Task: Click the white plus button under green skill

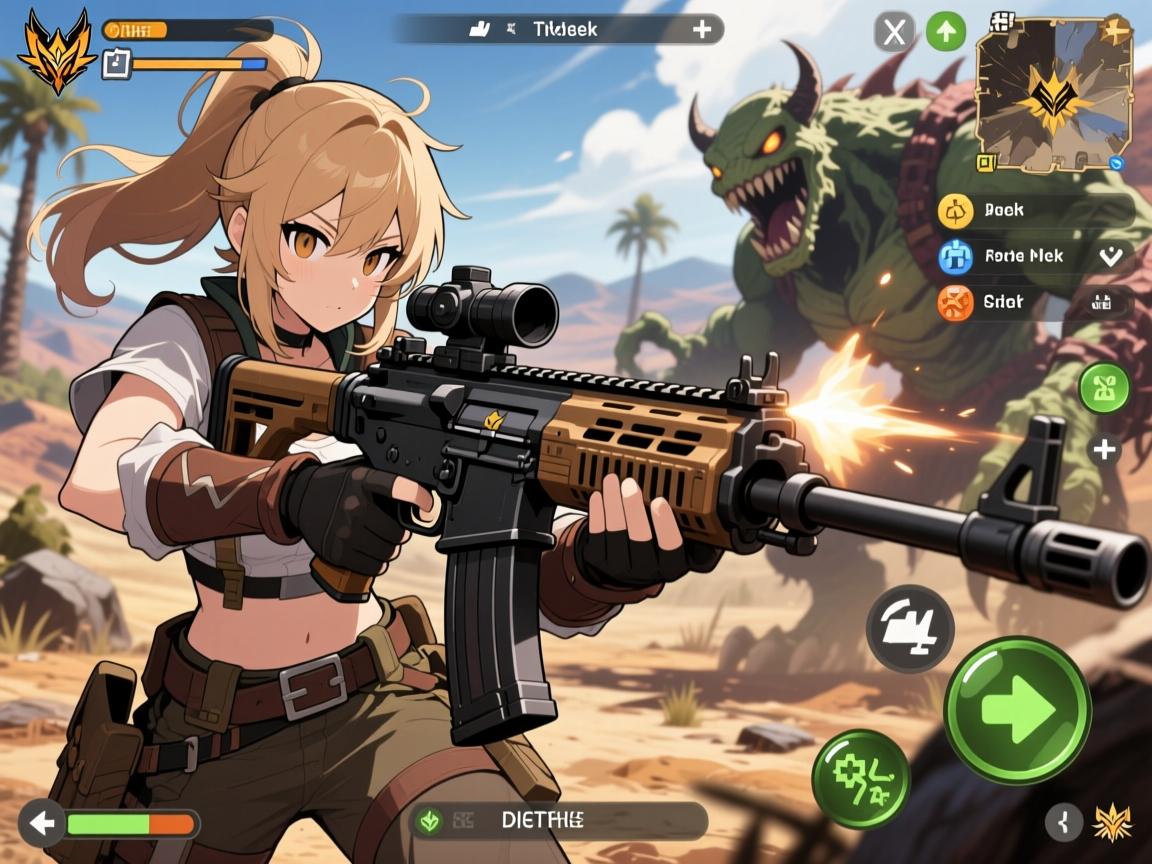Action: click(1104, 450)
